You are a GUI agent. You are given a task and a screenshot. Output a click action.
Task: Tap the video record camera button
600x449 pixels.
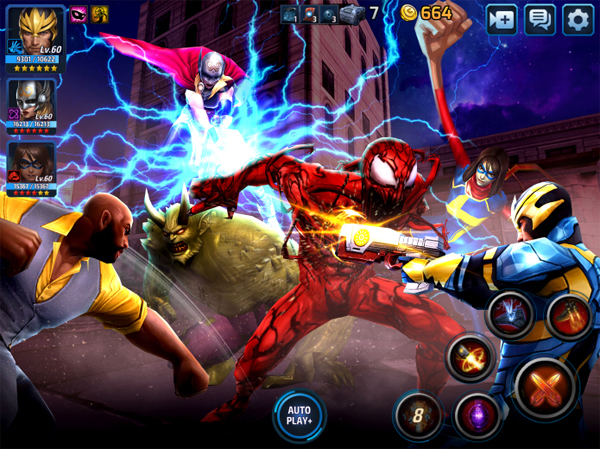point(502,19)
